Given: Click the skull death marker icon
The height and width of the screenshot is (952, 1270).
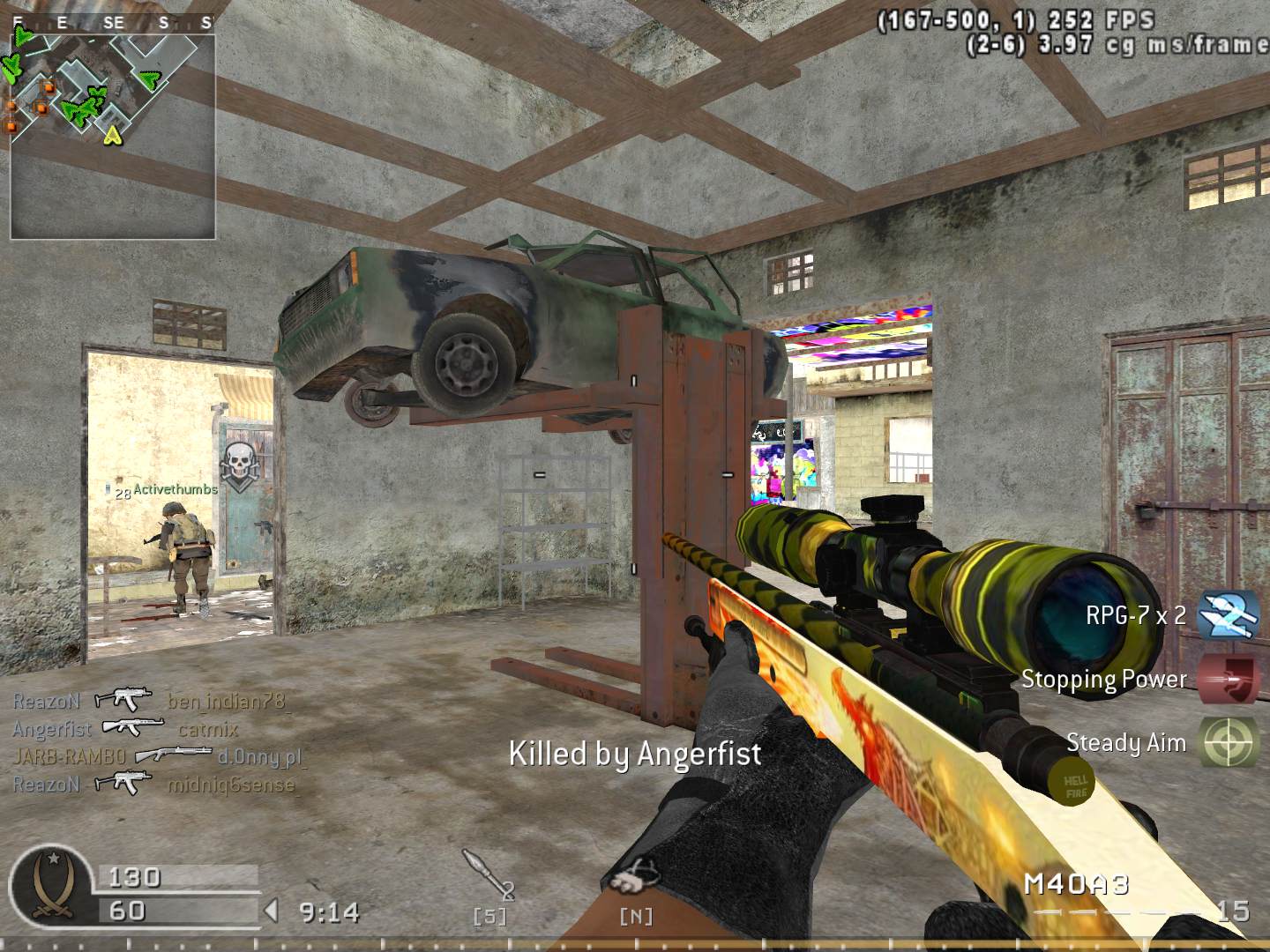Looking at the screenshot, I should 237,463.
